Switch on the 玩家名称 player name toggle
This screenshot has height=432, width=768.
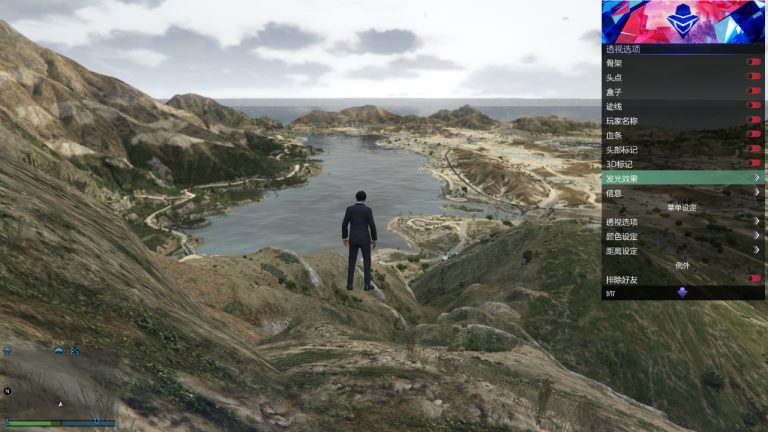753,120
